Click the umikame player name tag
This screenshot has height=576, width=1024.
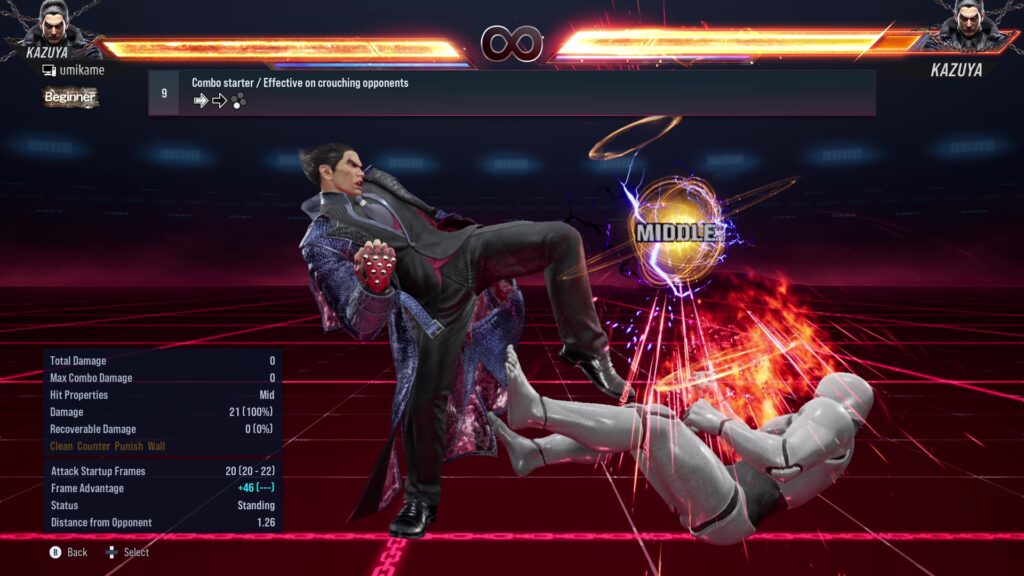coord(73,70)
